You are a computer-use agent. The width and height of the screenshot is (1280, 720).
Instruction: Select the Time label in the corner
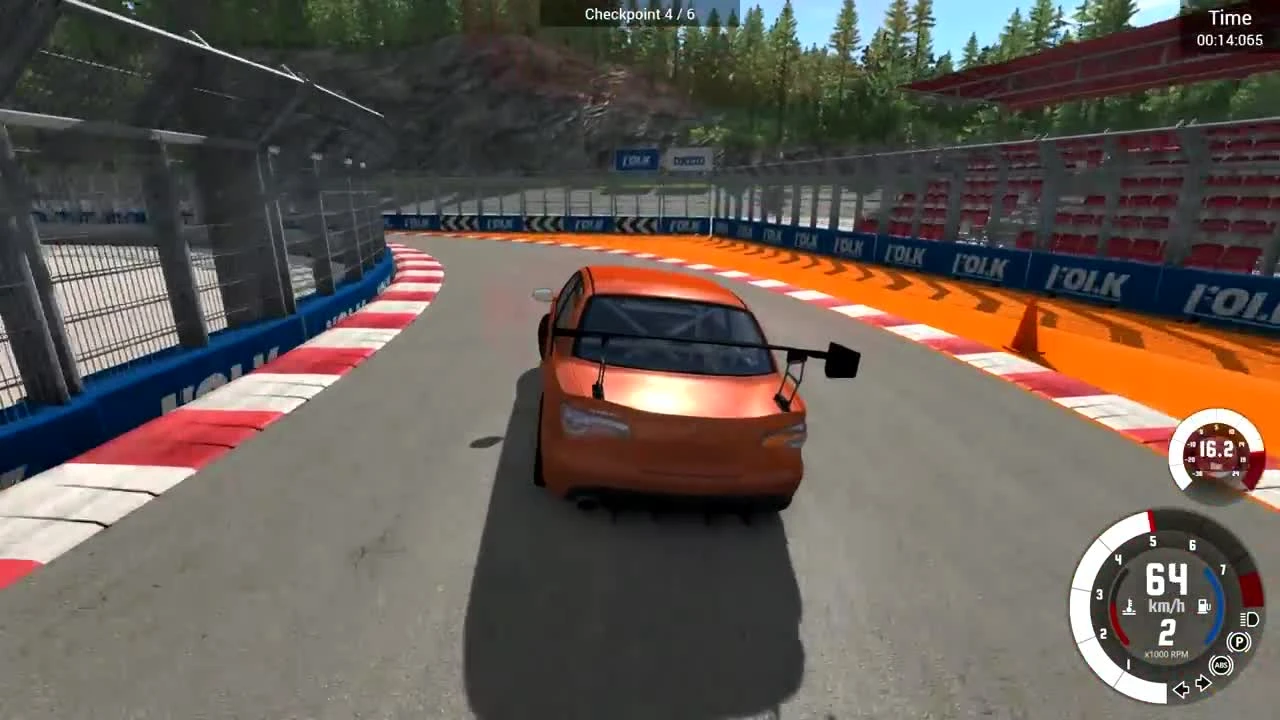(1229, 17)
